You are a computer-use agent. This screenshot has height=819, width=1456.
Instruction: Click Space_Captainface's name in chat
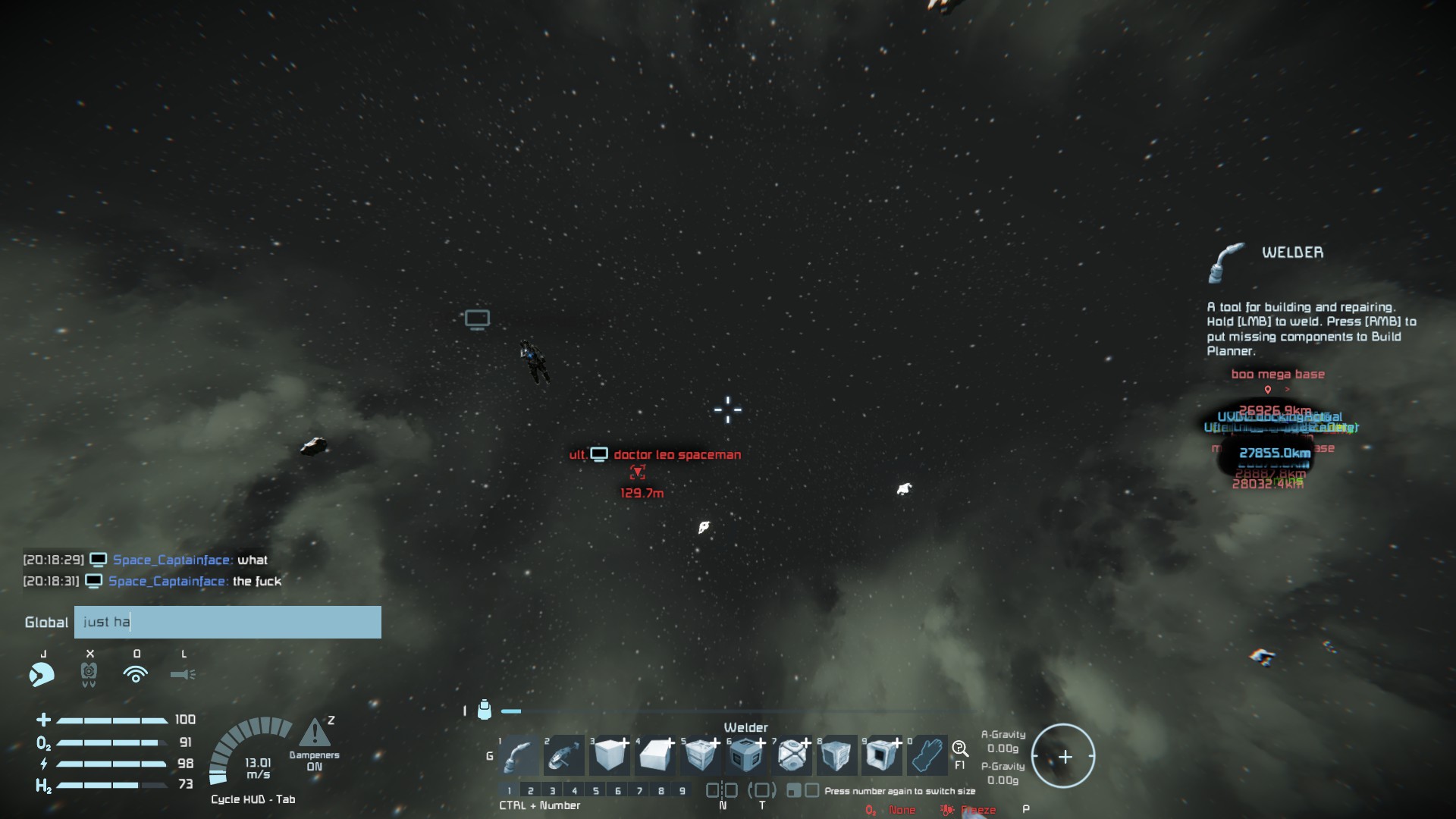click(171, 560)
